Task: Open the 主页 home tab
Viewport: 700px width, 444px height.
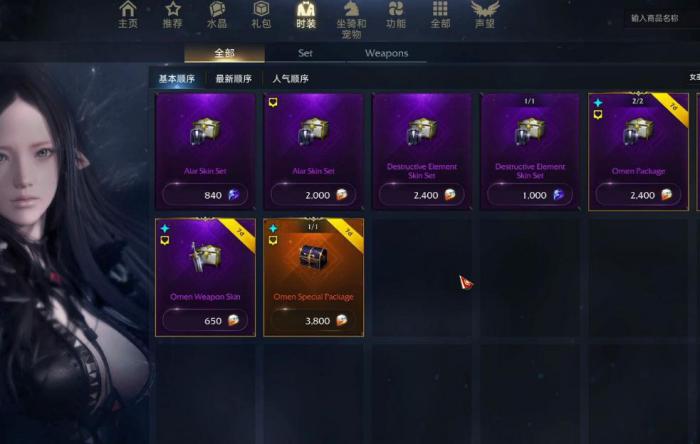Action: click(x=128, y=14)
